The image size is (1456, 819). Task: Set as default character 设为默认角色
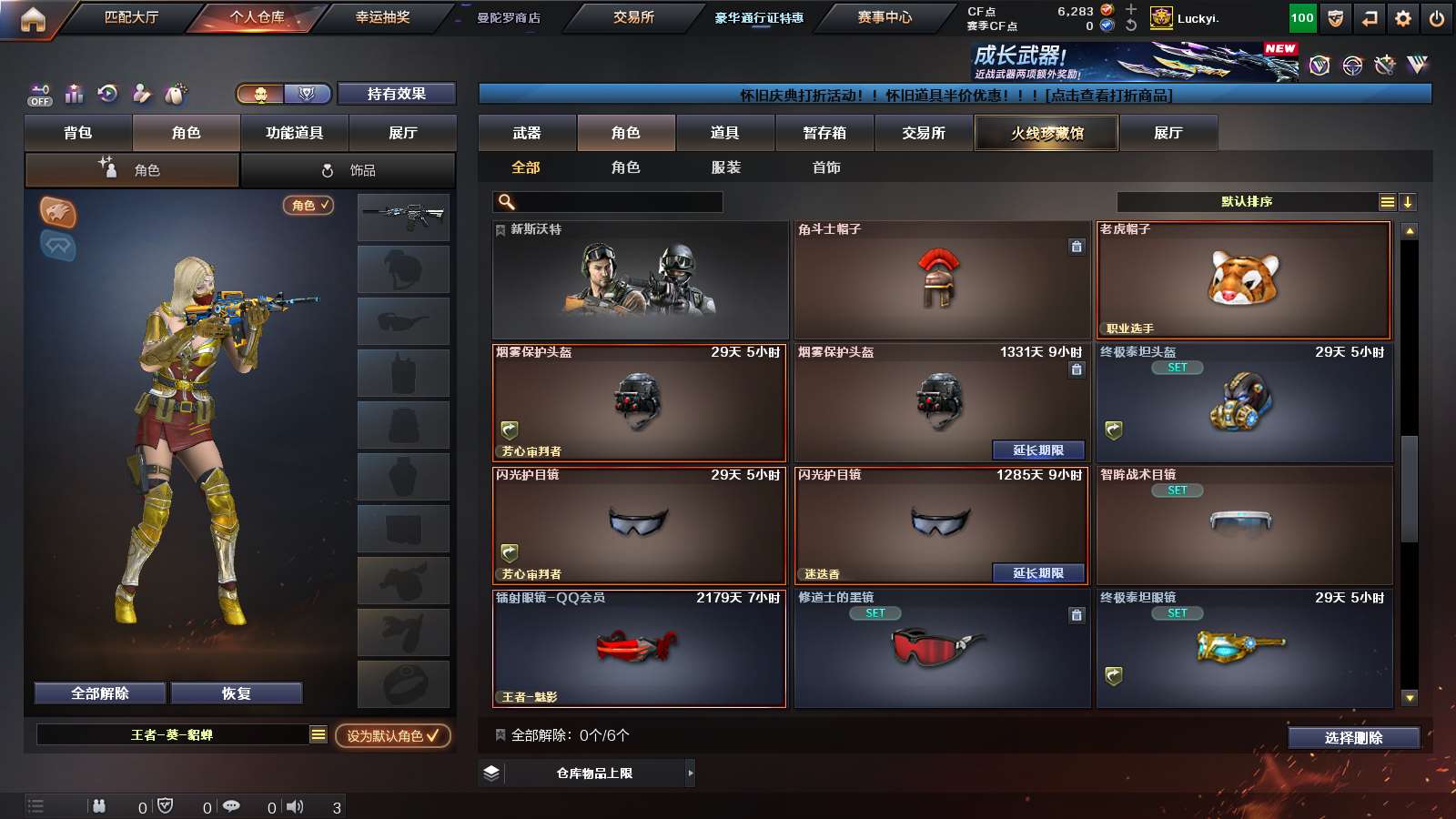392,735
